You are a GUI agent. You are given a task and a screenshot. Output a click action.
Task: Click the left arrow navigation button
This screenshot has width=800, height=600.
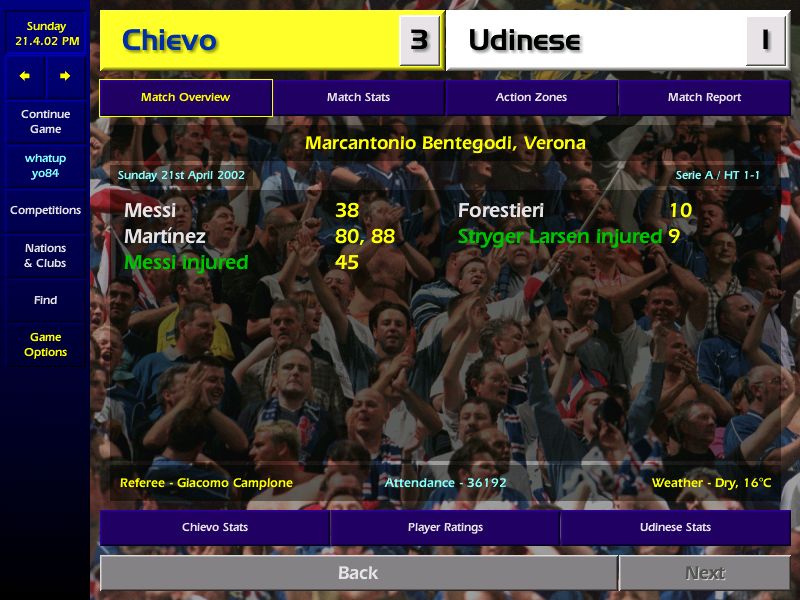coord(25,76)
